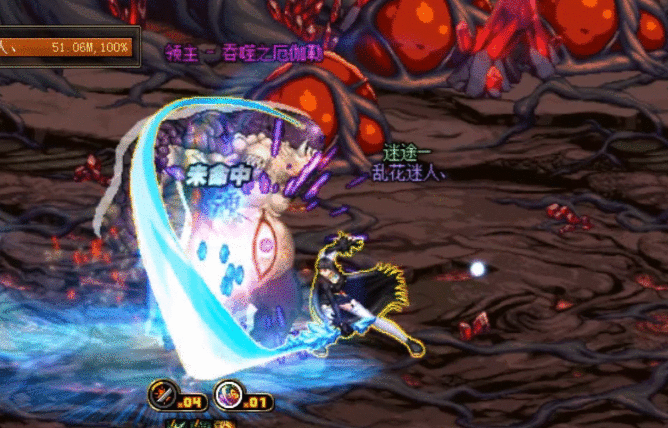Click the orange sword slash skill icon
Screen dimensions: 668x428
162,393
